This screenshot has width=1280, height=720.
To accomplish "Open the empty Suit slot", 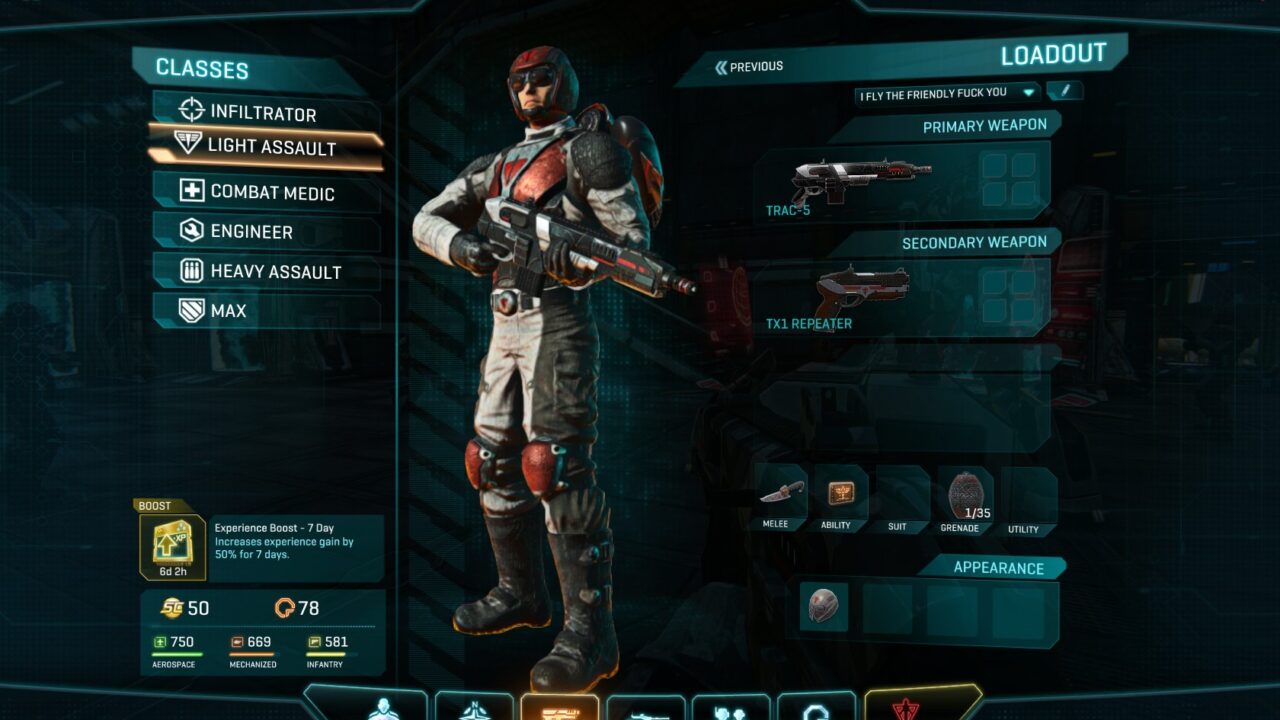I will coord(900,494).
